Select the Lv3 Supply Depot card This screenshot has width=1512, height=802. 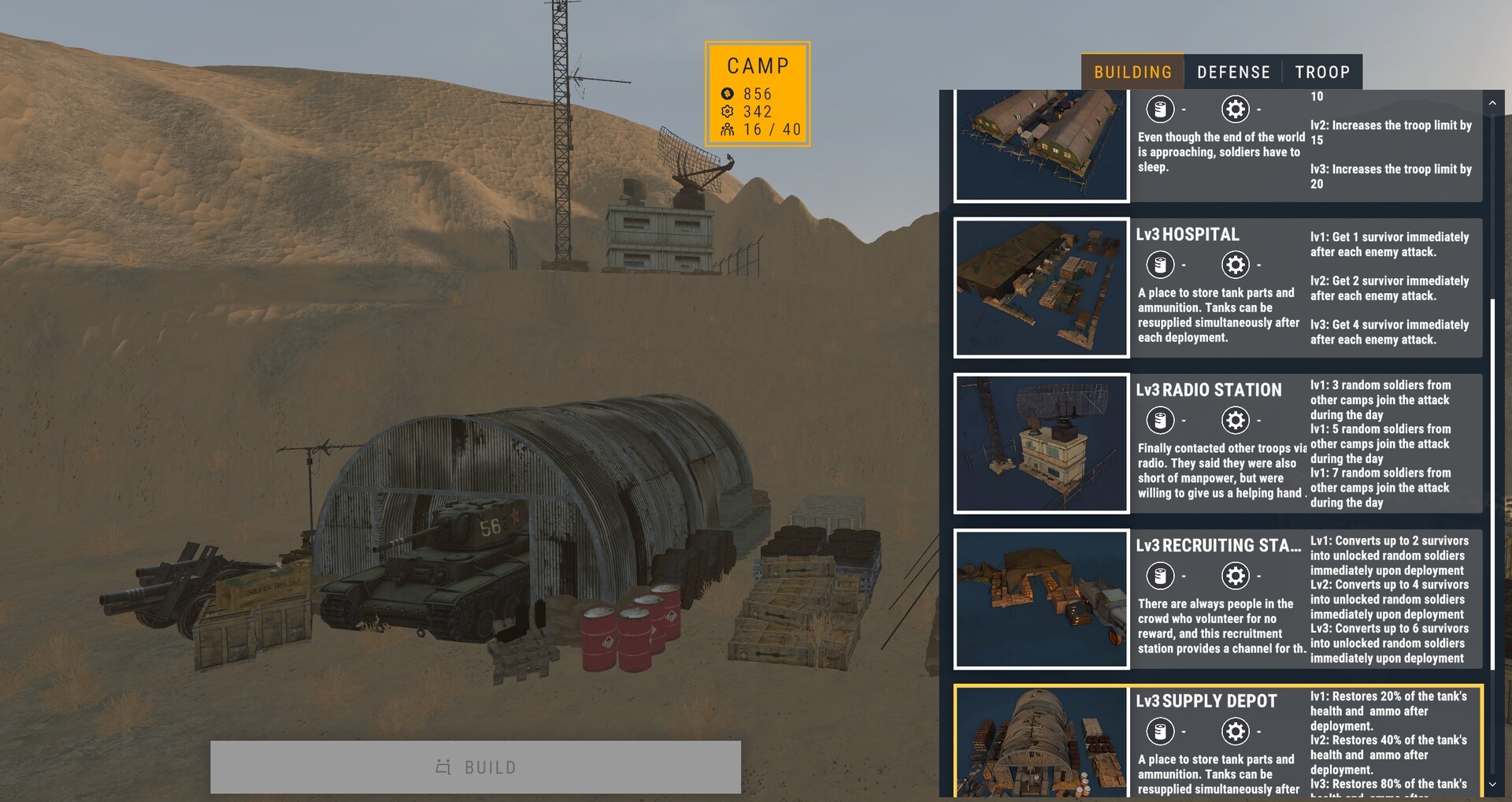tap(1221, 741)
